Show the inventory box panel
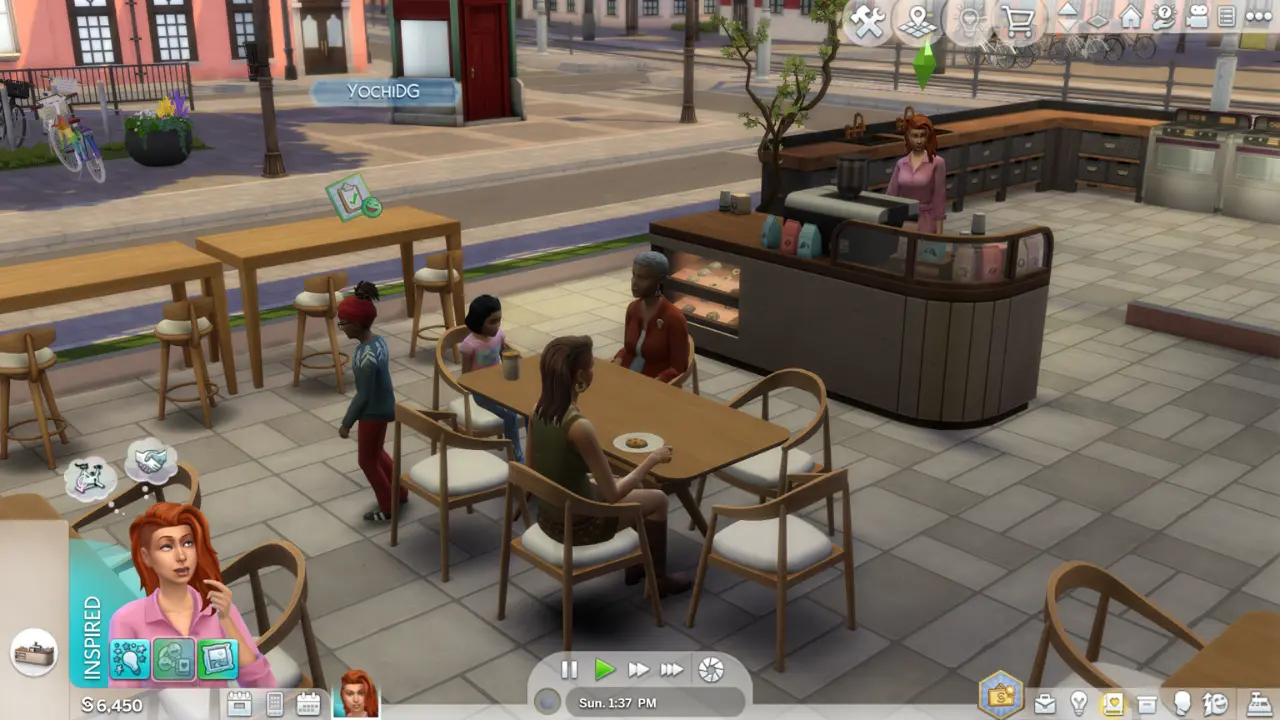 point(1147,704)
